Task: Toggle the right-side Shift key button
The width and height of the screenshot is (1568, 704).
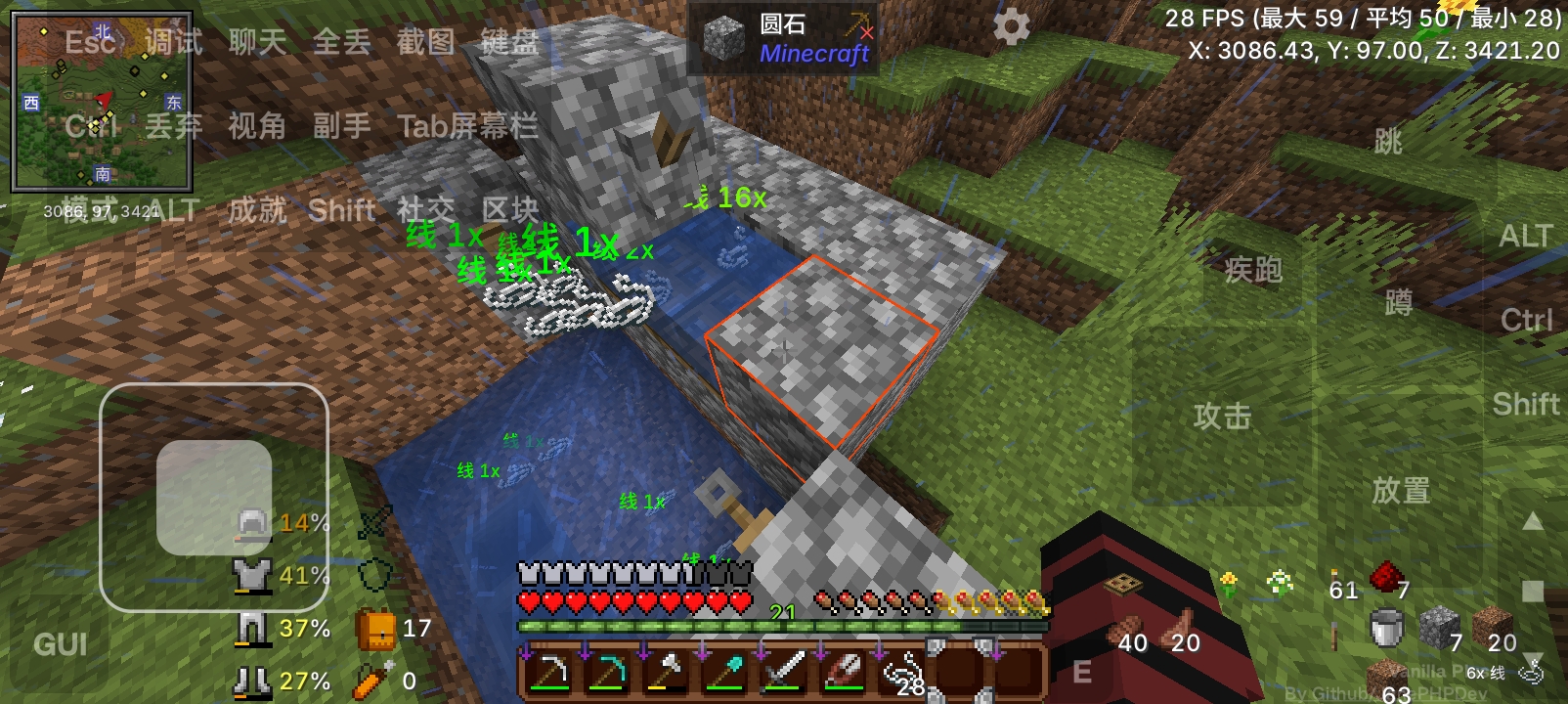Action: [x=1524, y=404]
